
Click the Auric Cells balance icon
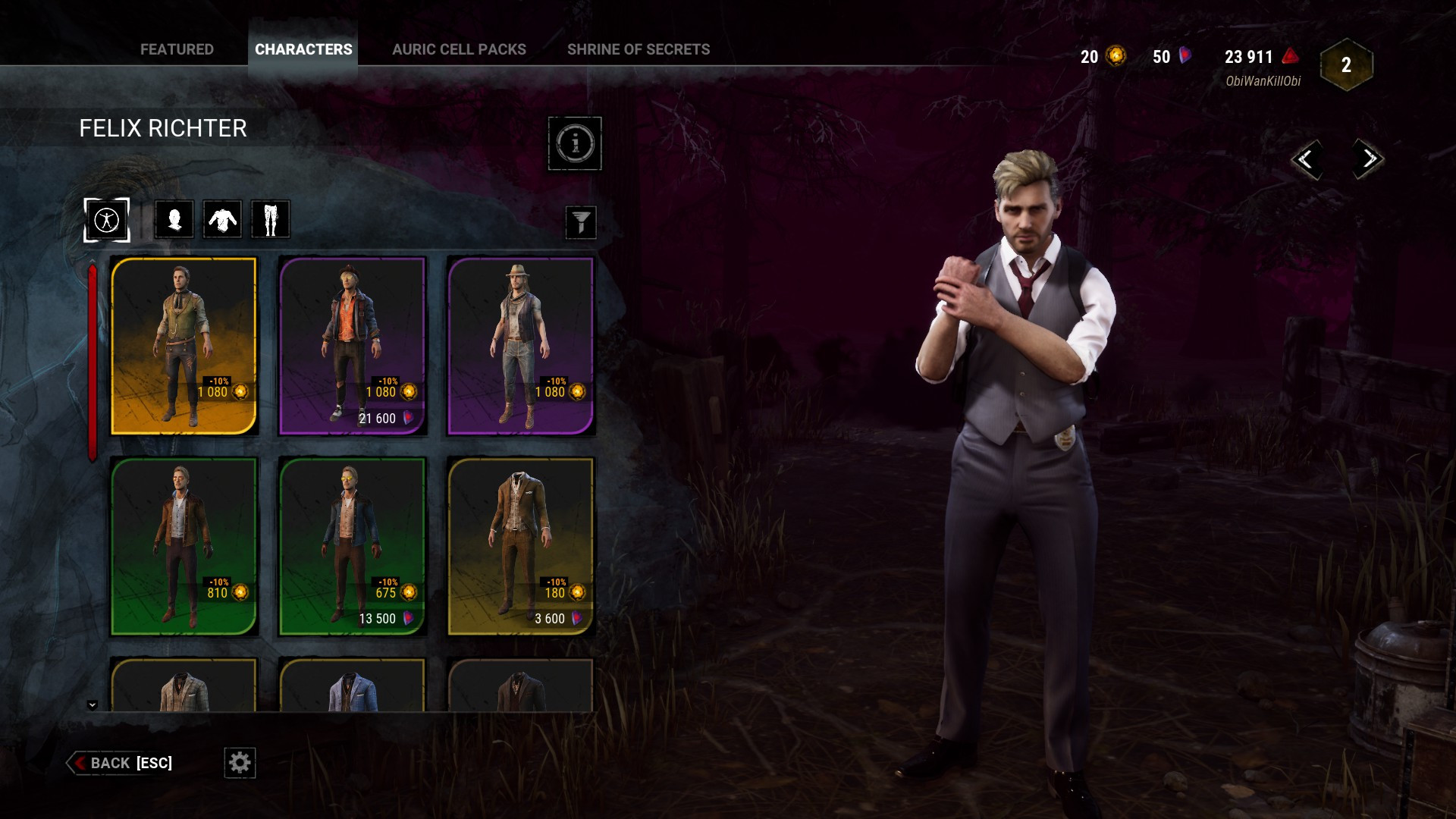(1116, 55)
